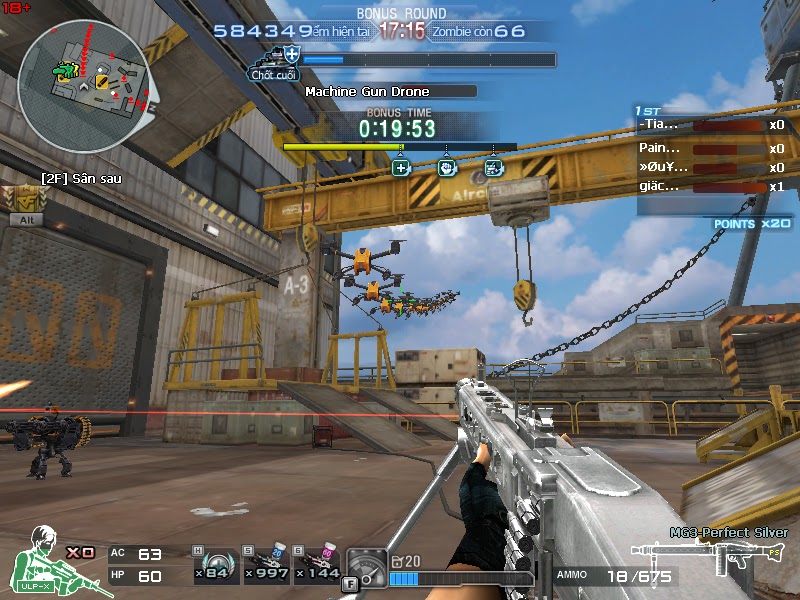
Task: Click the medical cross bonus icon
Action: coord(401,167)
